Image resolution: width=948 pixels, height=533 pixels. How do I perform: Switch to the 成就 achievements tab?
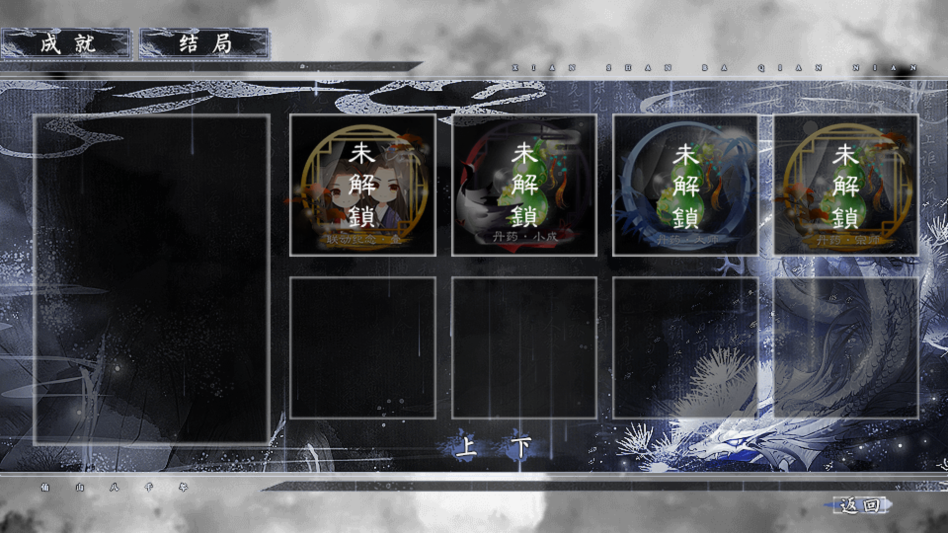pyautogui.click(x=66, y=44)
